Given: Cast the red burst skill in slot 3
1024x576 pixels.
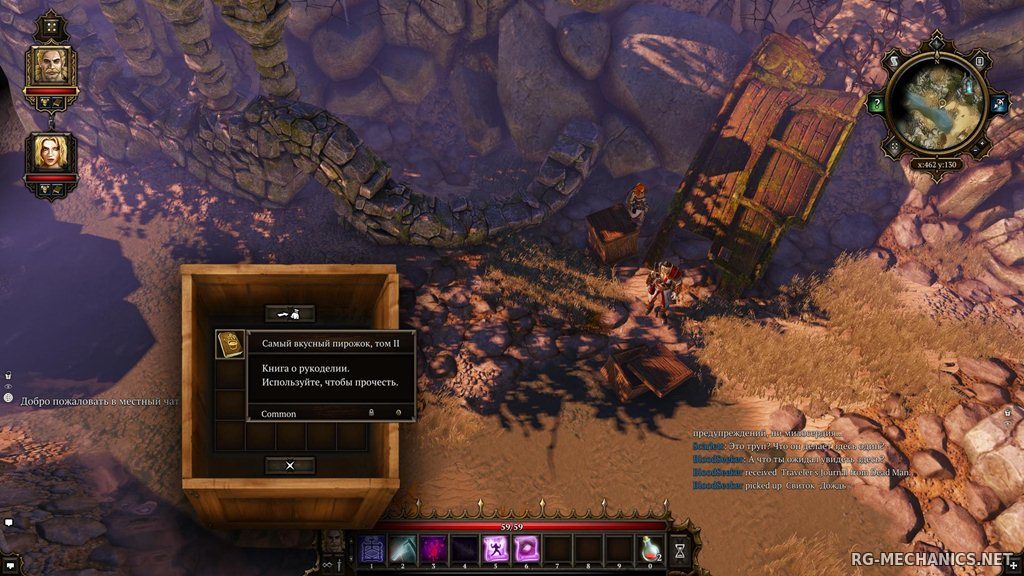Looking at the screenshot, I should [x=433, y=548].
